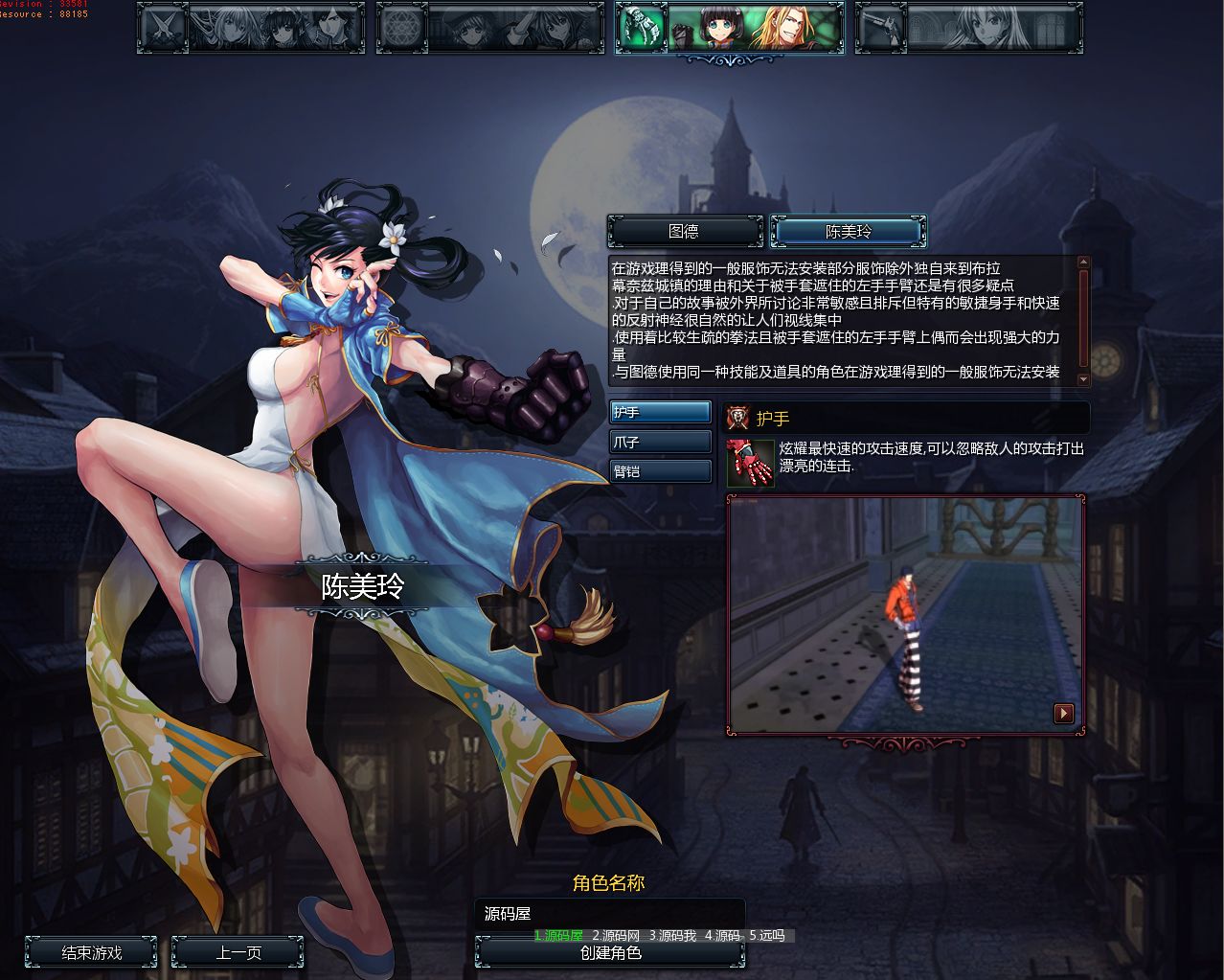Choose the 护手 weapon type
The image size is (1224, 980).
661,413
